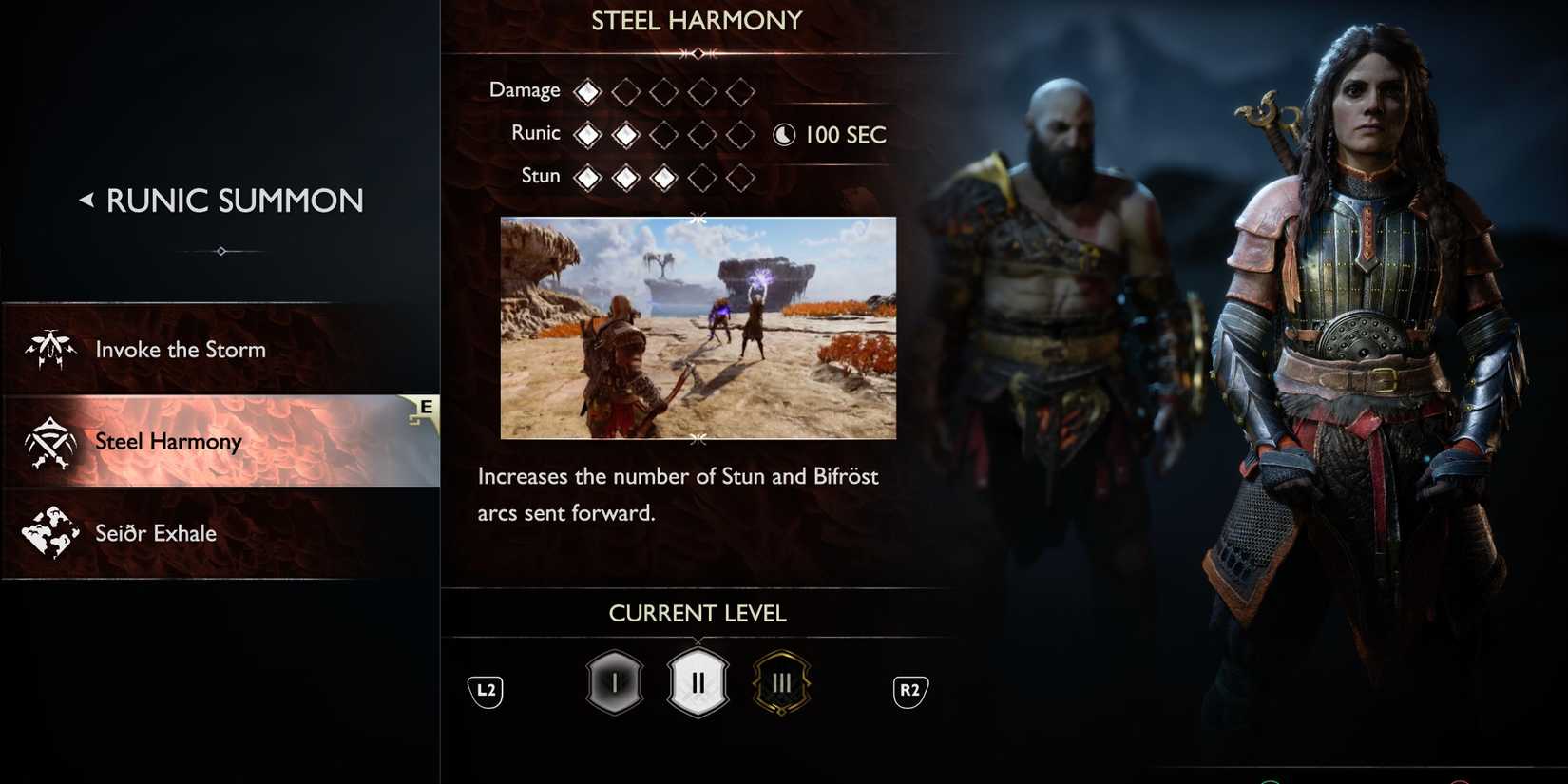Click the R2 shoulder button icon
1568x784 pixels.
[908, 692]
